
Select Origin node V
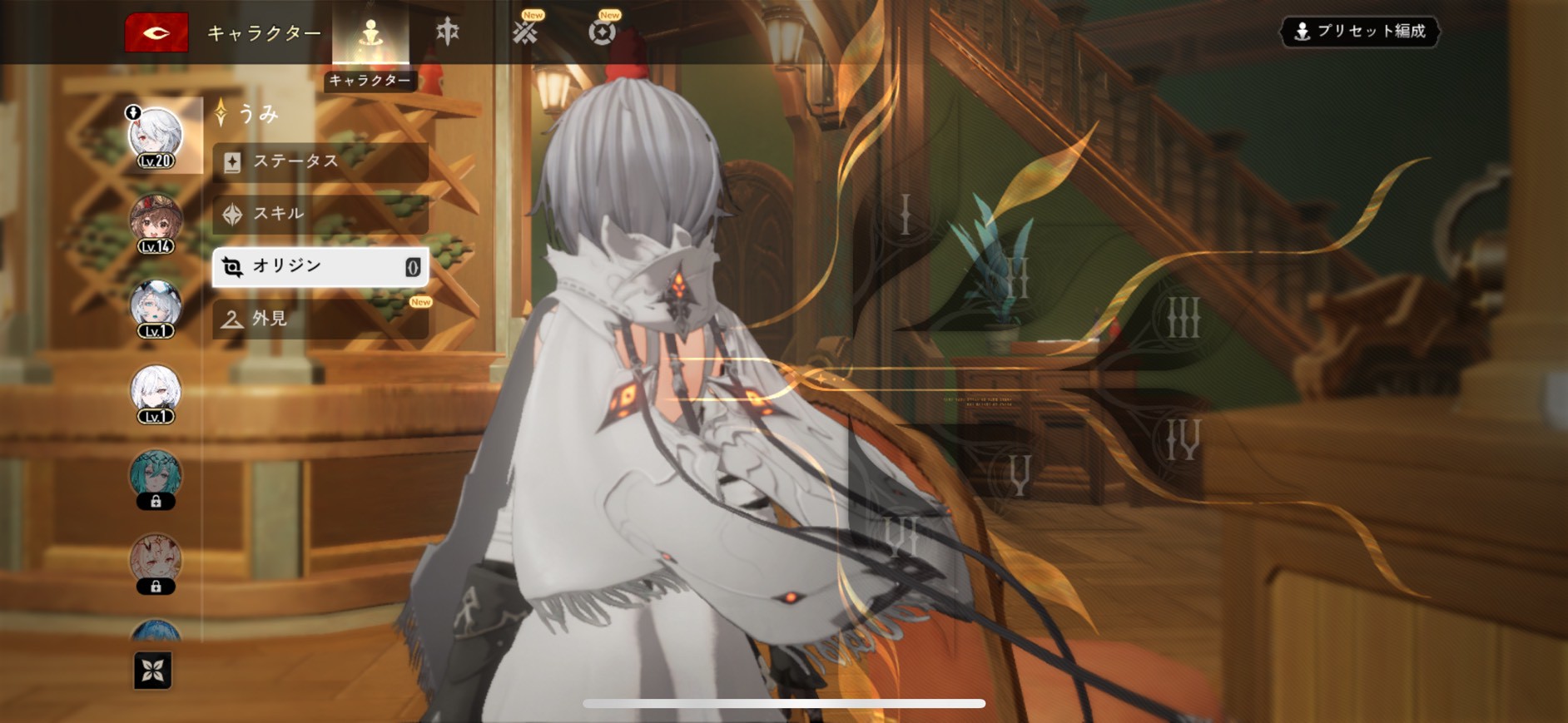[1020, 475]
